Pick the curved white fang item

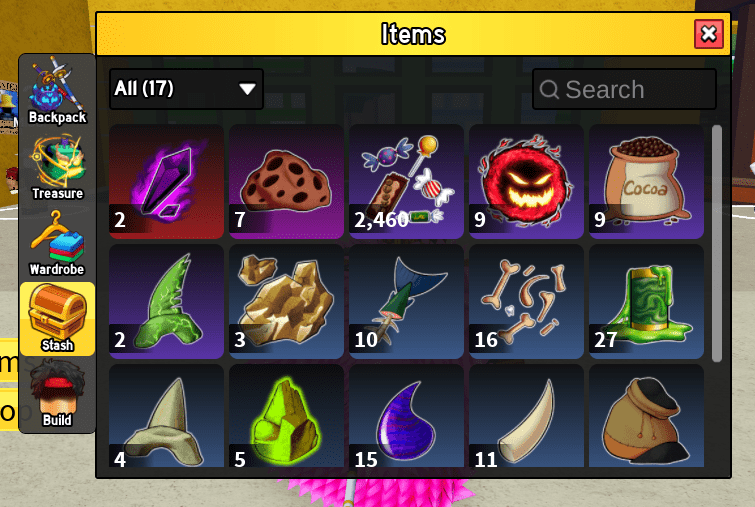point(526,418)
